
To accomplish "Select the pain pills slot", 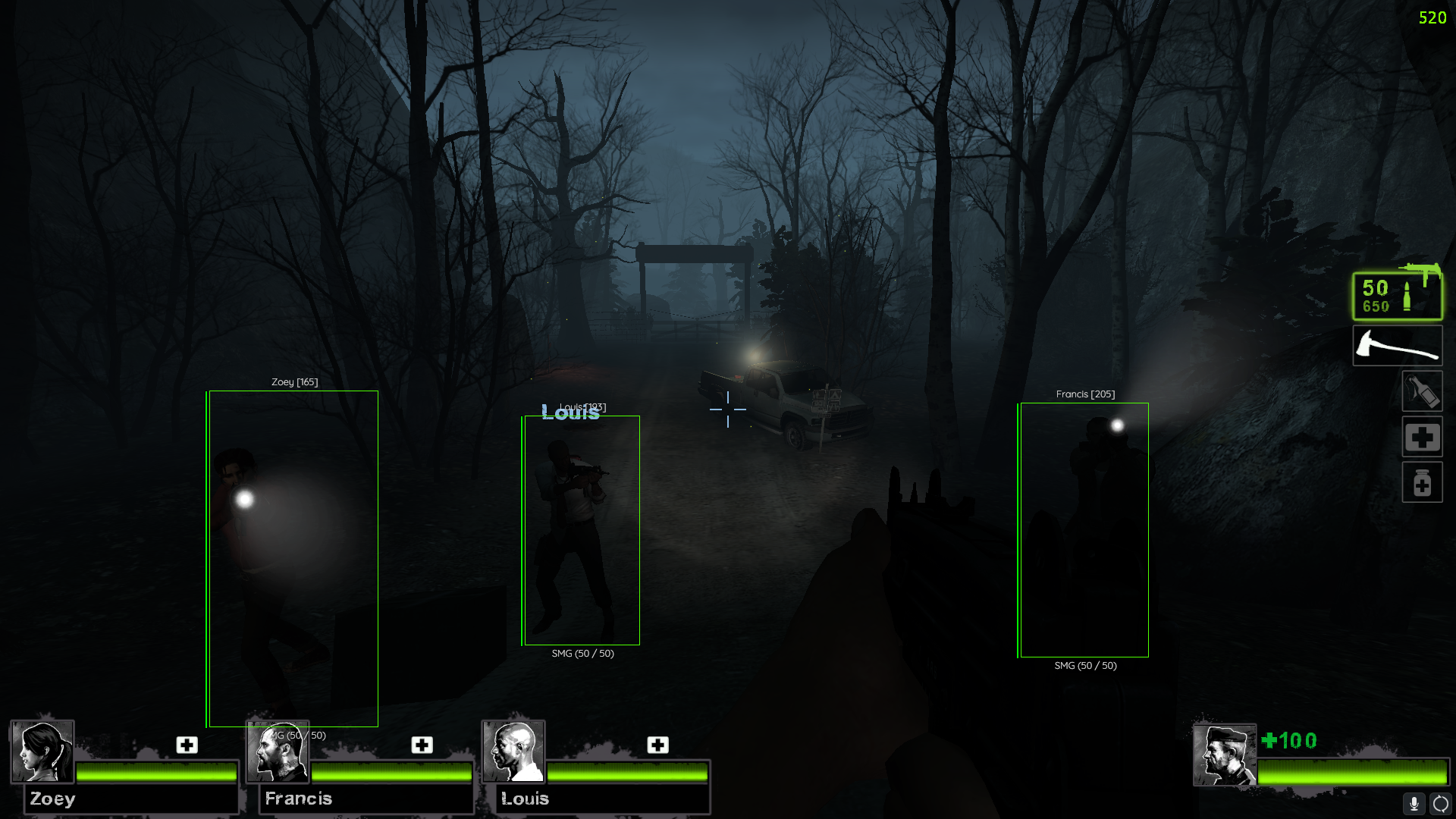I will (1422, 482).
